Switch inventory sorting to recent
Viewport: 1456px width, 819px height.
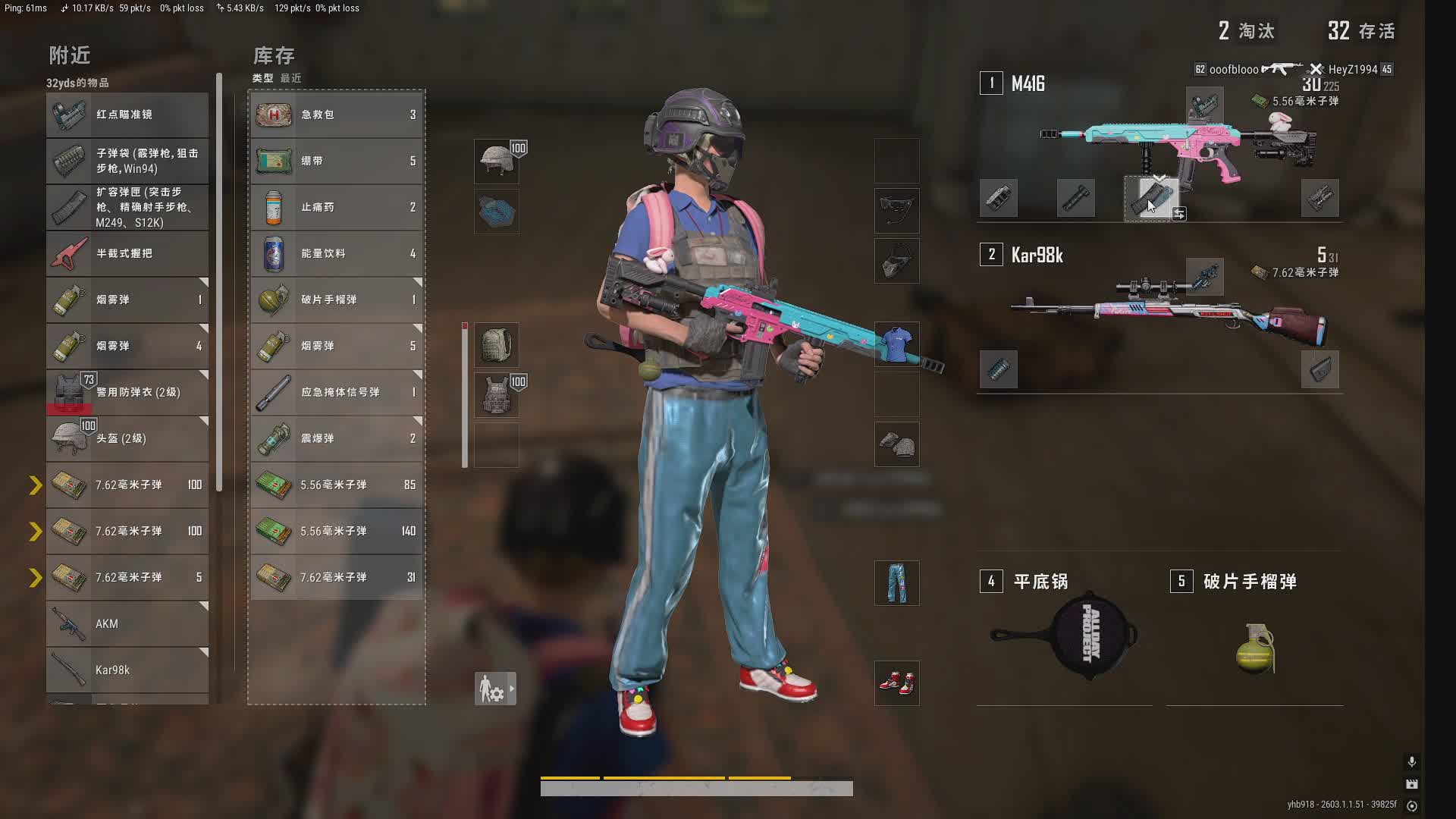pos(290,78)
